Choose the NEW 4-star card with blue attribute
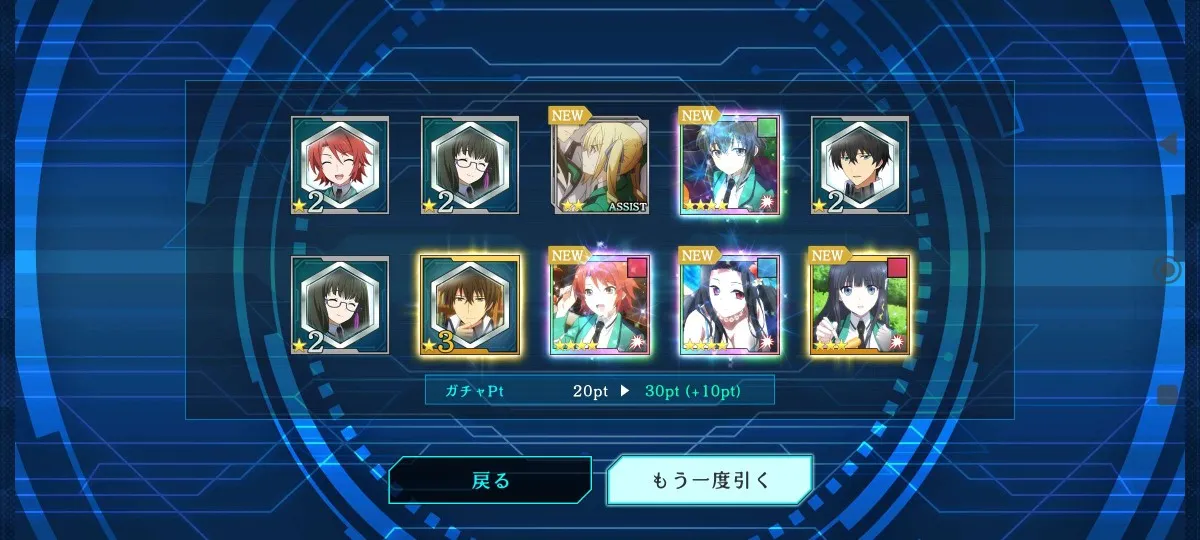This screenshot has width=1200, height=540. click(x=730, y=305)
